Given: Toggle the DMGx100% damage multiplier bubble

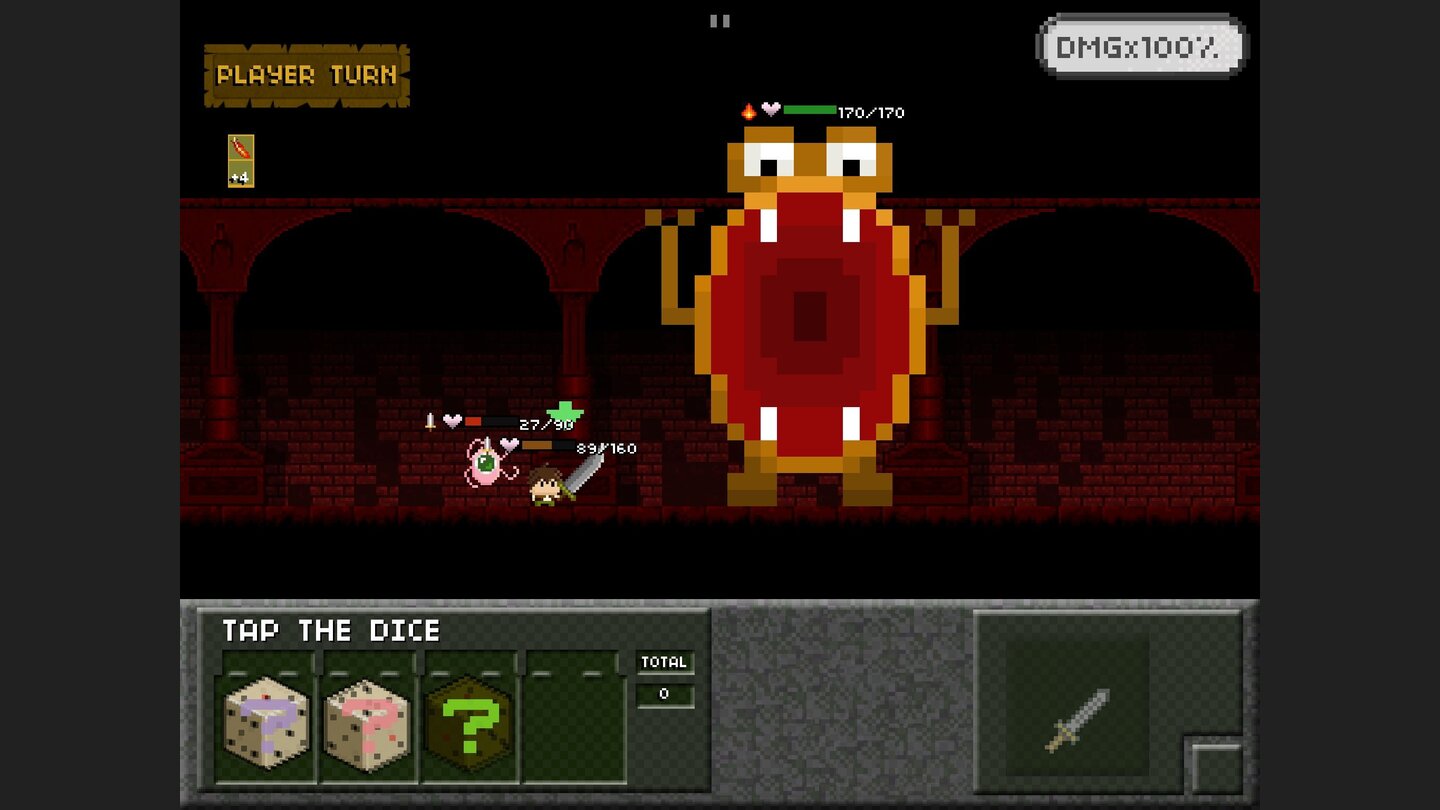Looking at the screenshot, I should [1141, 44].
